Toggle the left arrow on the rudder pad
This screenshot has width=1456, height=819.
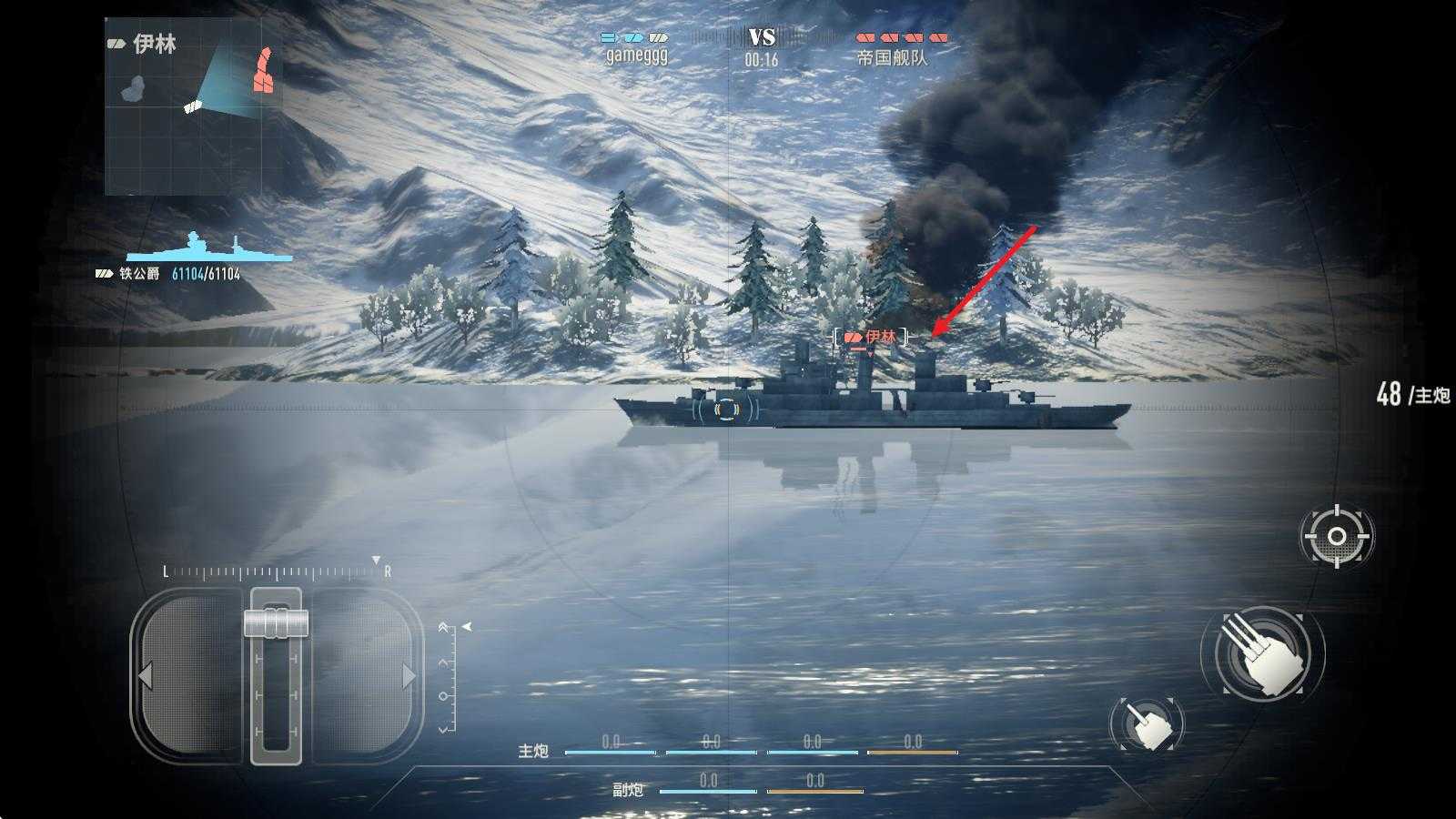point(147,675)
